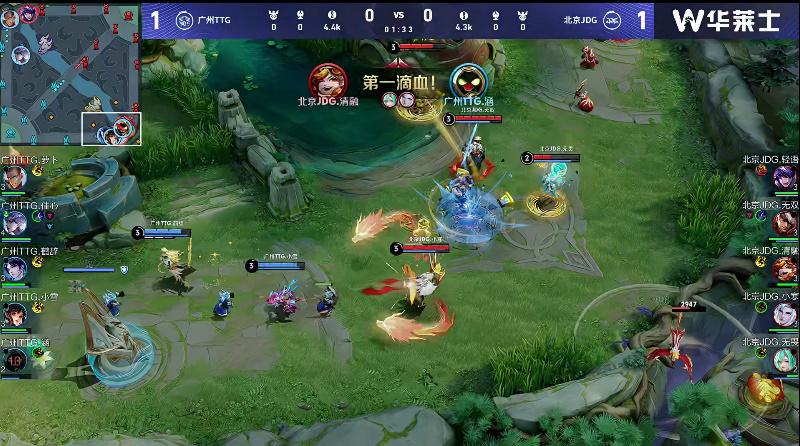Click the 华莱士 sponsor logo
The height and width of the screenshot is (446, 800).
tap(725, 20)
